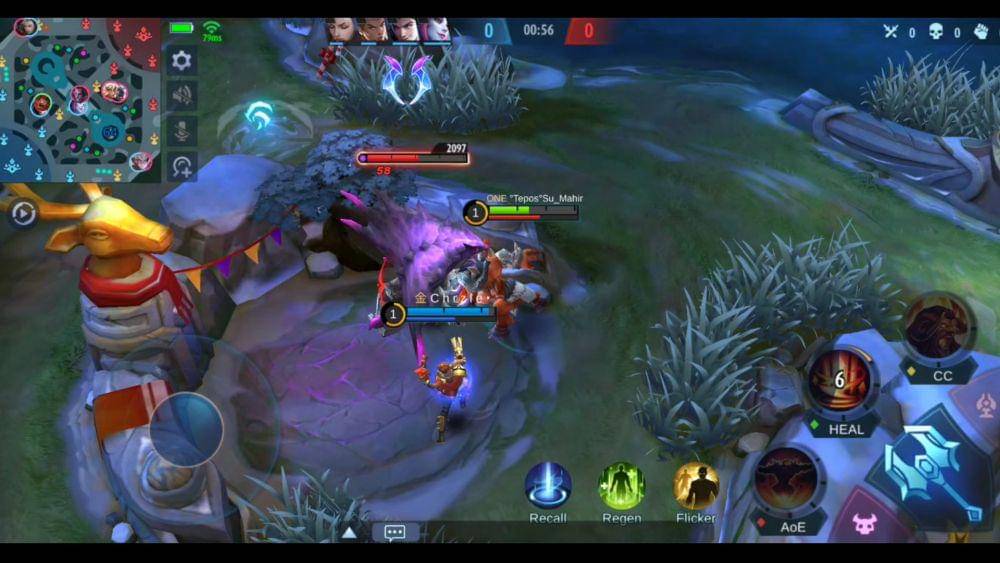Cast the Flicker battle spell
This screenshot has width=1000, height=563.
click(x=696, y=485)
